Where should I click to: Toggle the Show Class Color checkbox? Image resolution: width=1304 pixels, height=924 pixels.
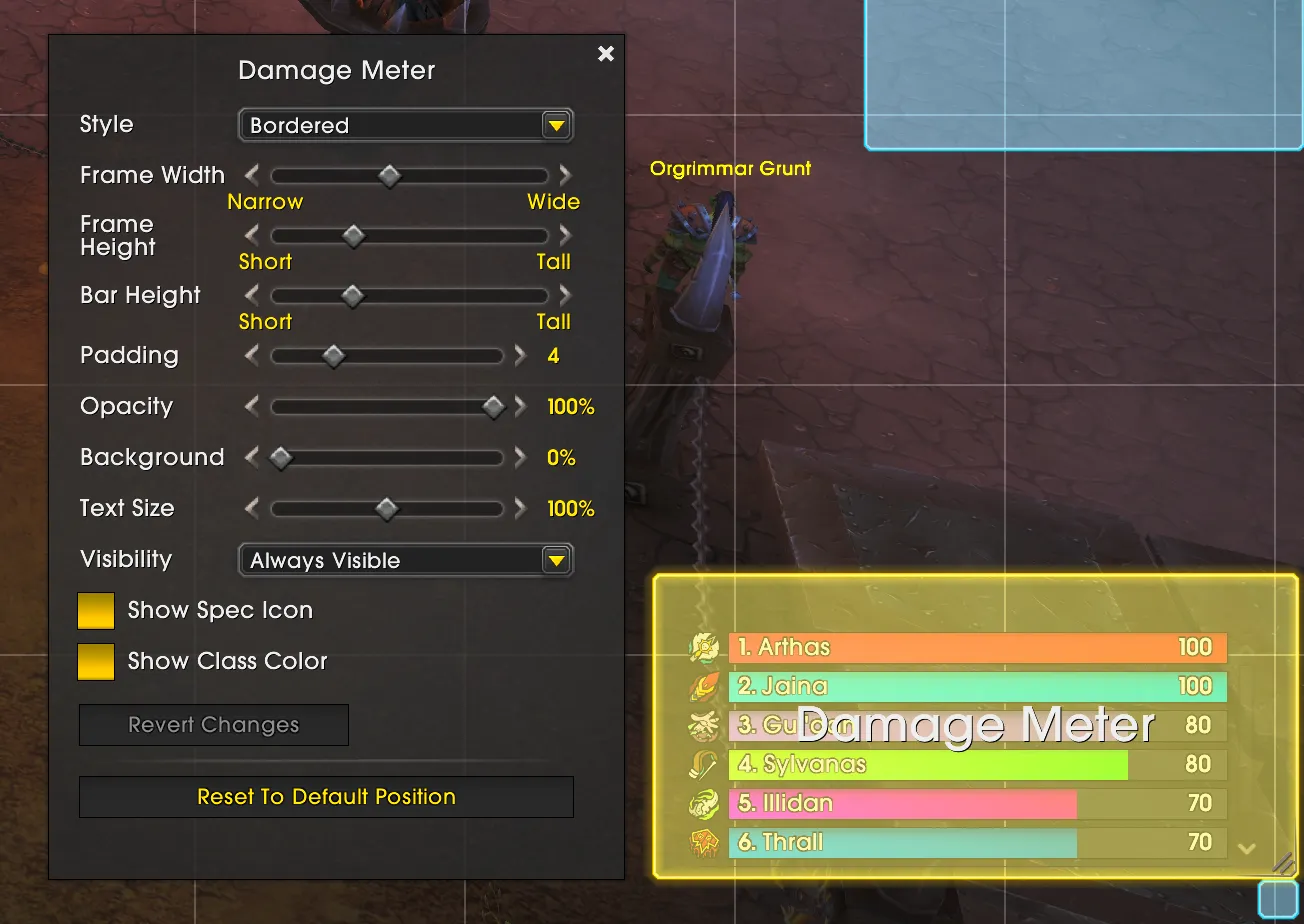[96, 662]
